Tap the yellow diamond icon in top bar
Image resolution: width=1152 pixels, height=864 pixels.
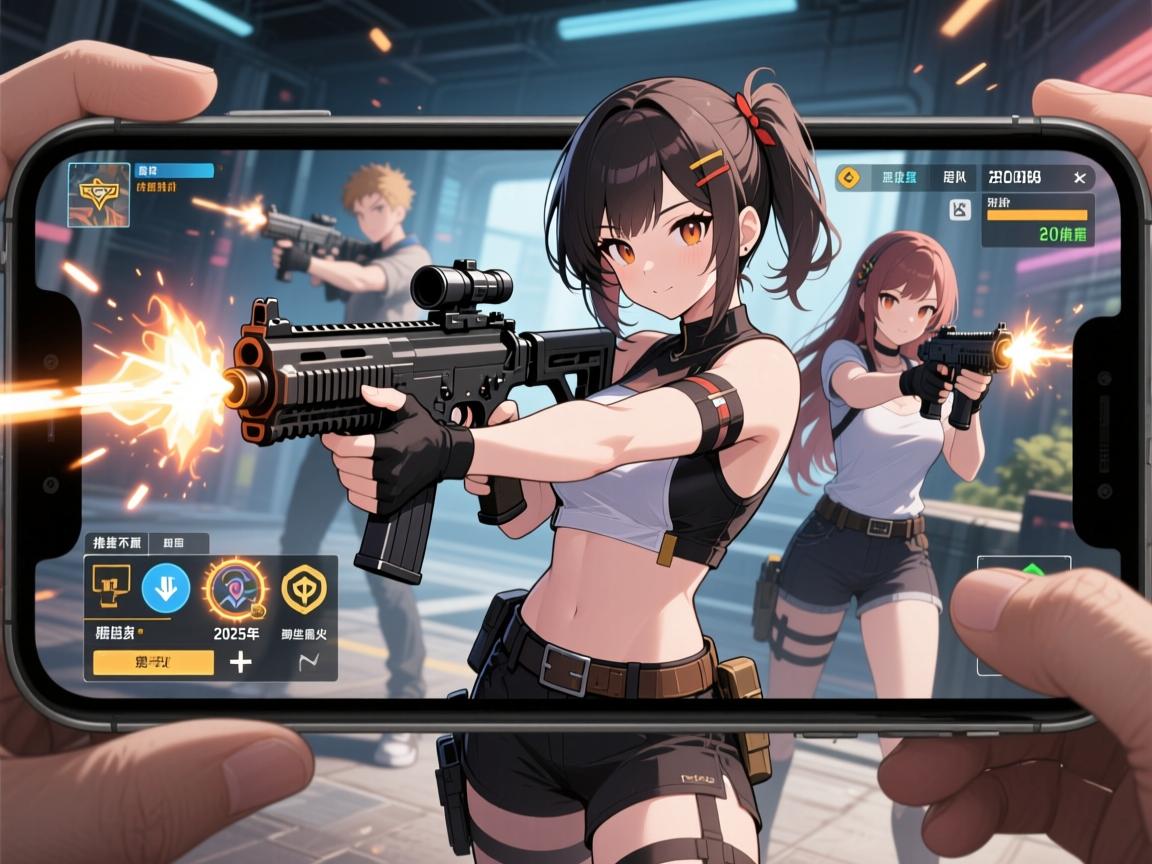[x=849, y=178]
